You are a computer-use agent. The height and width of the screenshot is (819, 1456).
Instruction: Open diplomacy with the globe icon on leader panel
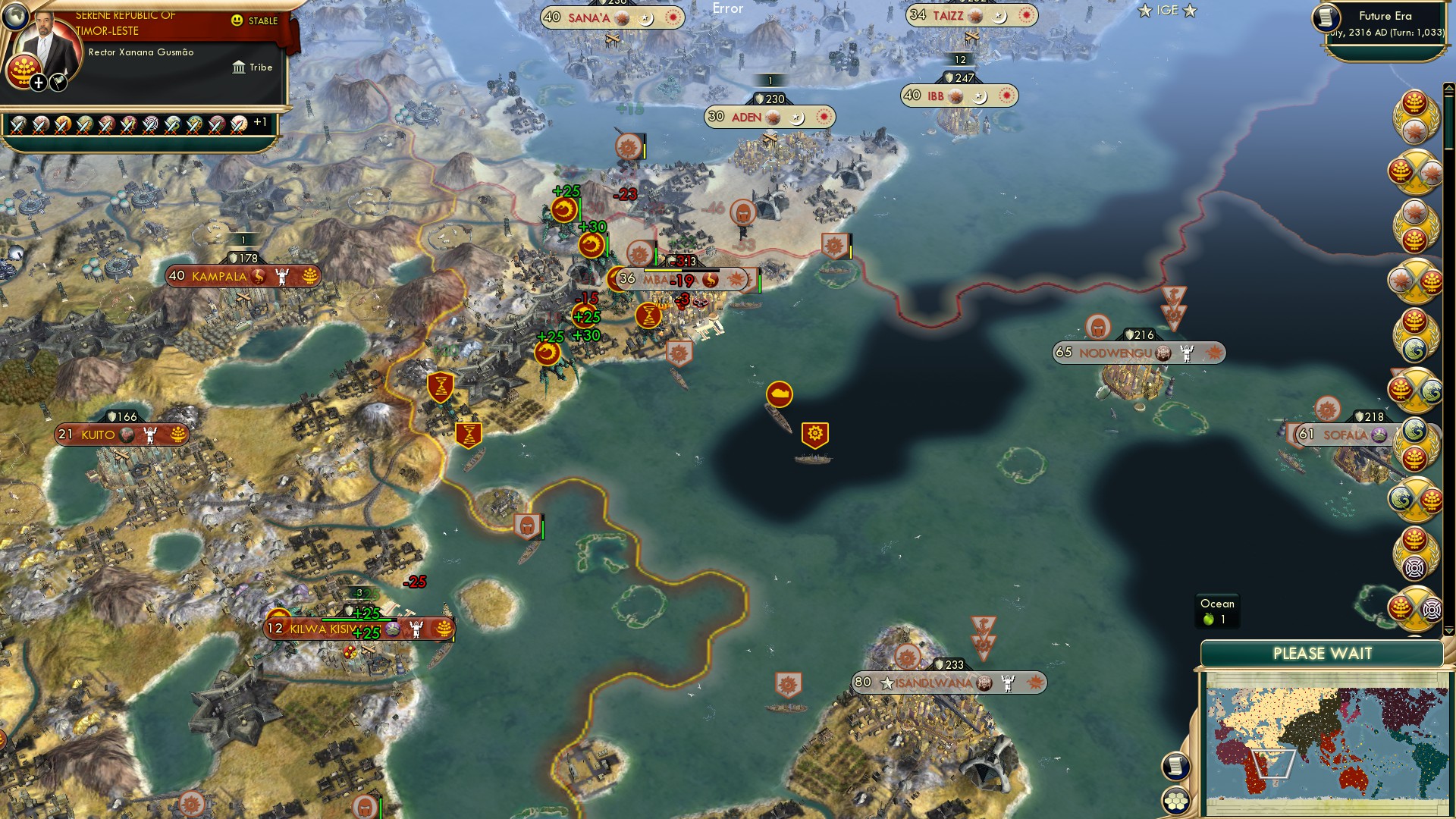[16, 17]
